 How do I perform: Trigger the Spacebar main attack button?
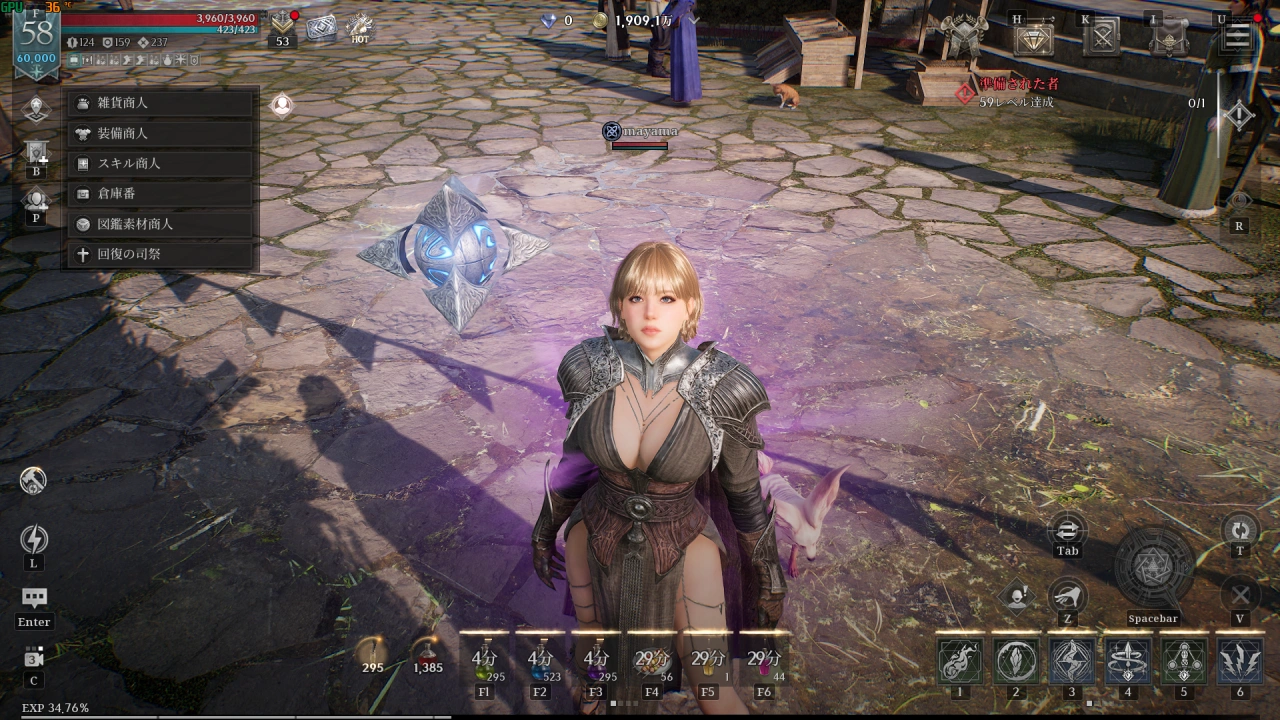(1154, 567)
